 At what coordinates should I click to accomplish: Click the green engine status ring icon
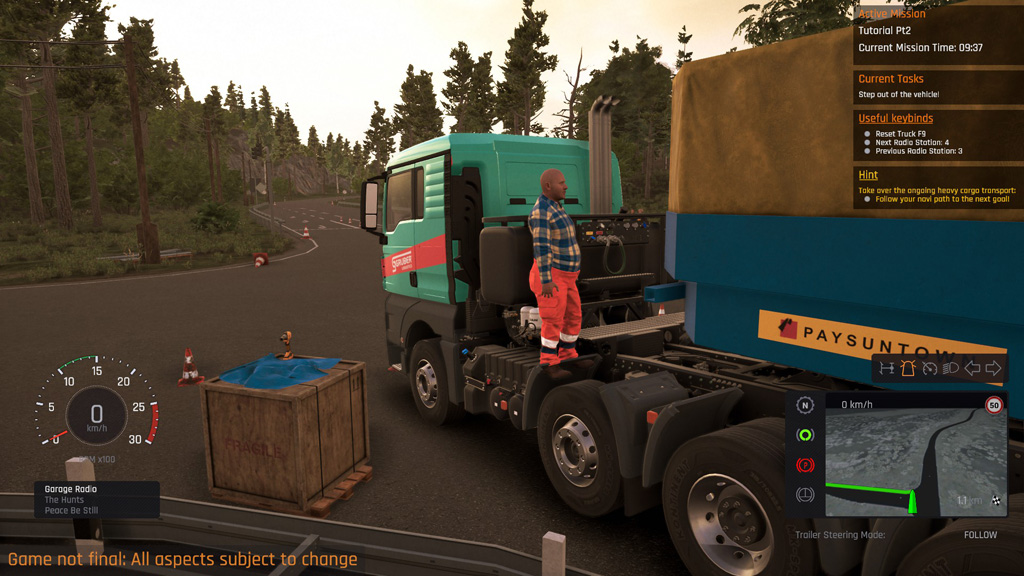[805, 435]
